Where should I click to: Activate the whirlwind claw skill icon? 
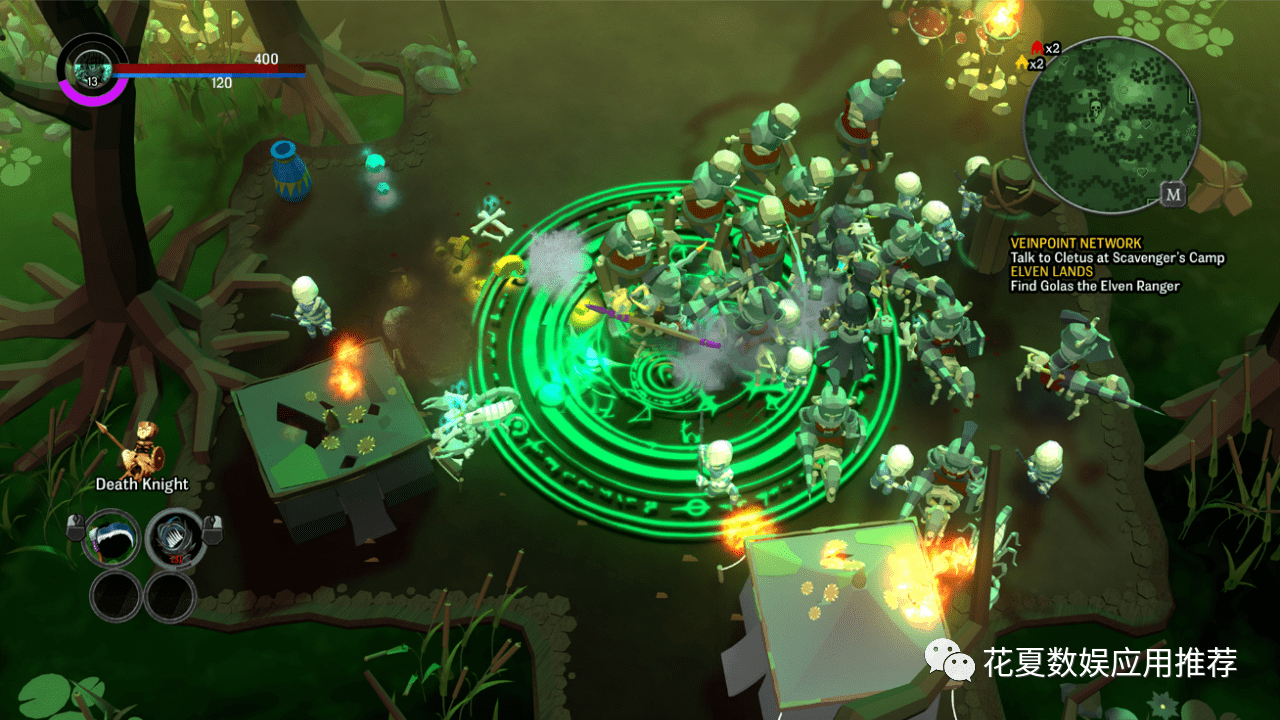point(175,537)
